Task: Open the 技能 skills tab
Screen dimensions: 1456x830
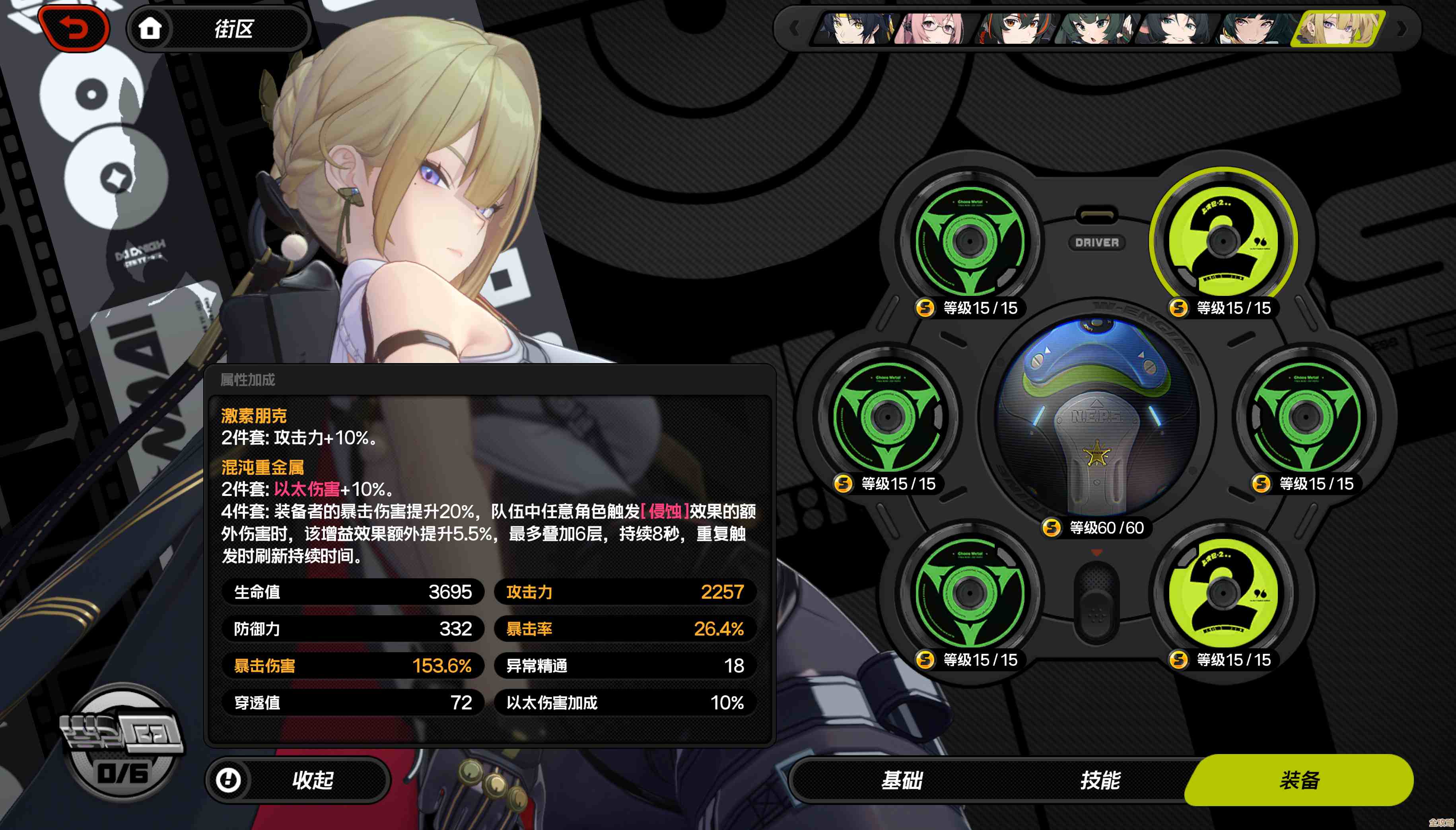Action: pyautogui.click(x=1100, y=780)
